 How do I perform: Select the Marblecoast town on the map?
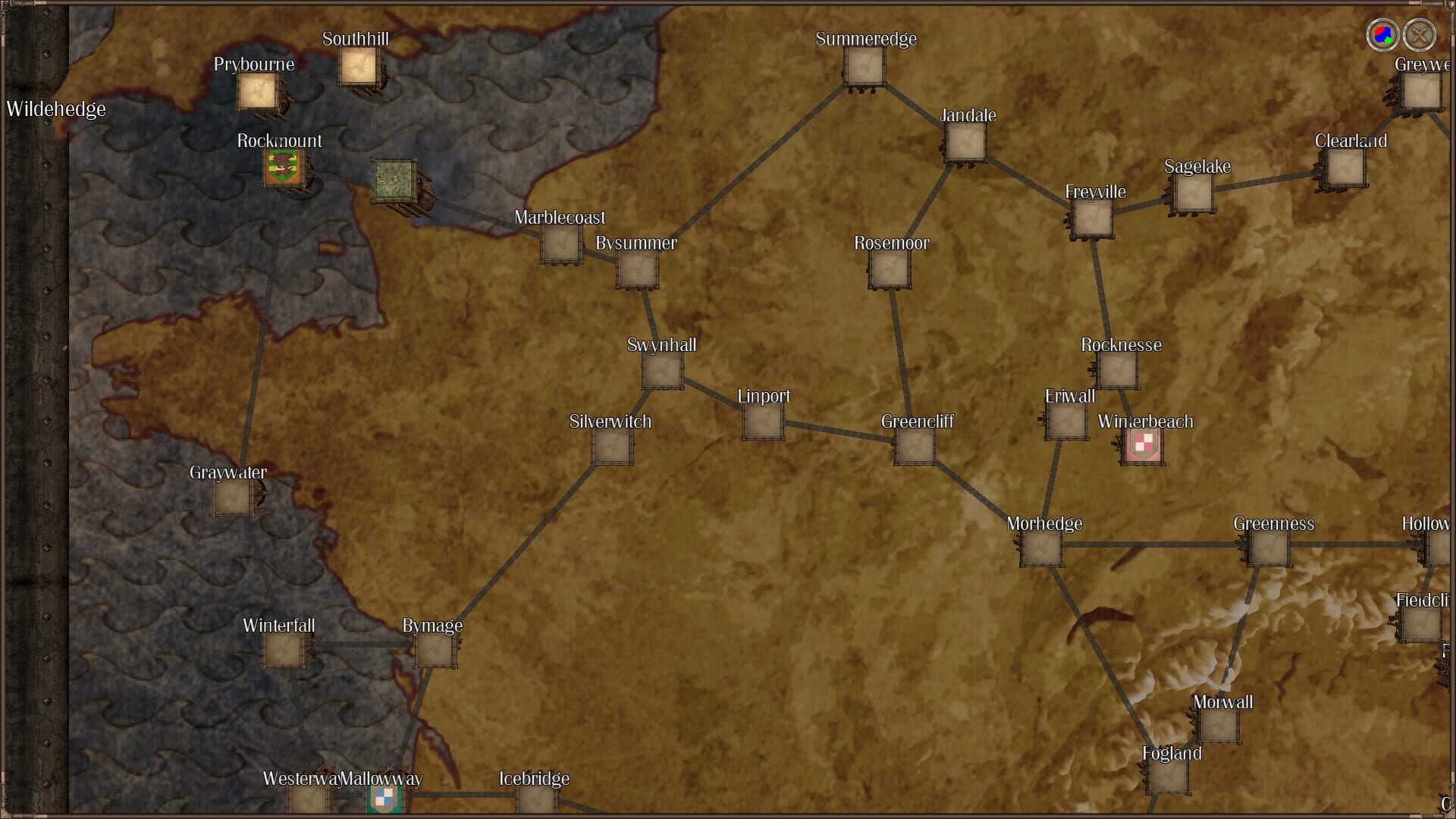[561, 246]
